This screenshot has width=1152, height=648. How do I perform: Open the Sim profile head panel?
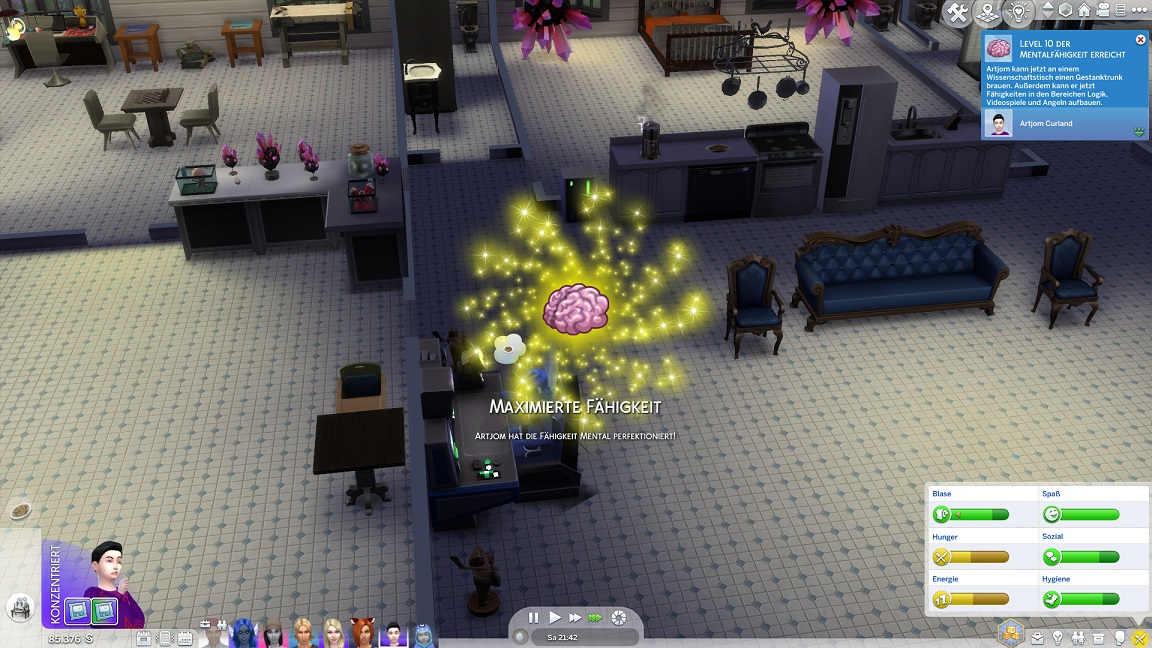click(1120, 637)
